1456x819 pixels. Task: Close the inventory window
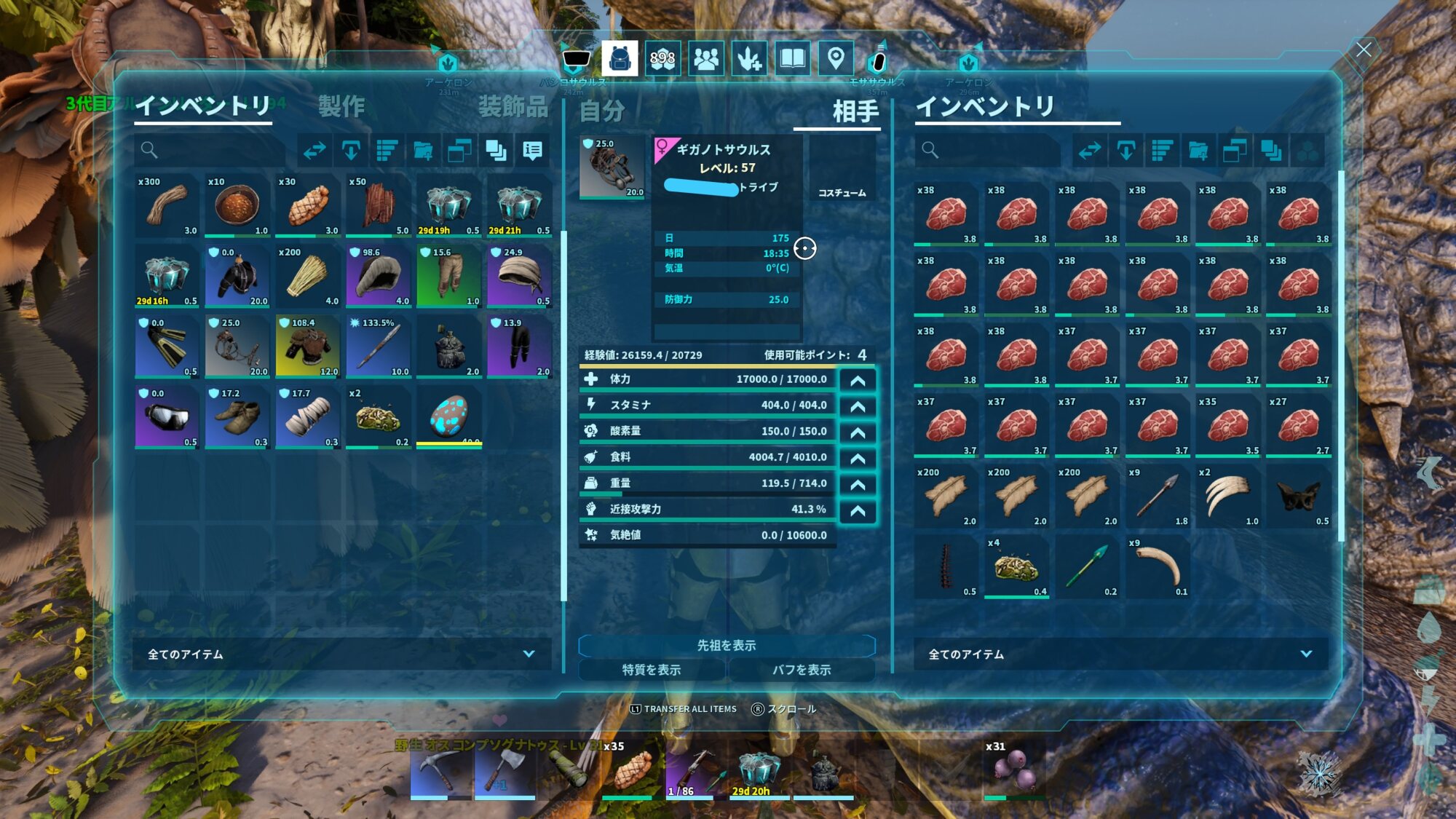tap(1364, 50)
